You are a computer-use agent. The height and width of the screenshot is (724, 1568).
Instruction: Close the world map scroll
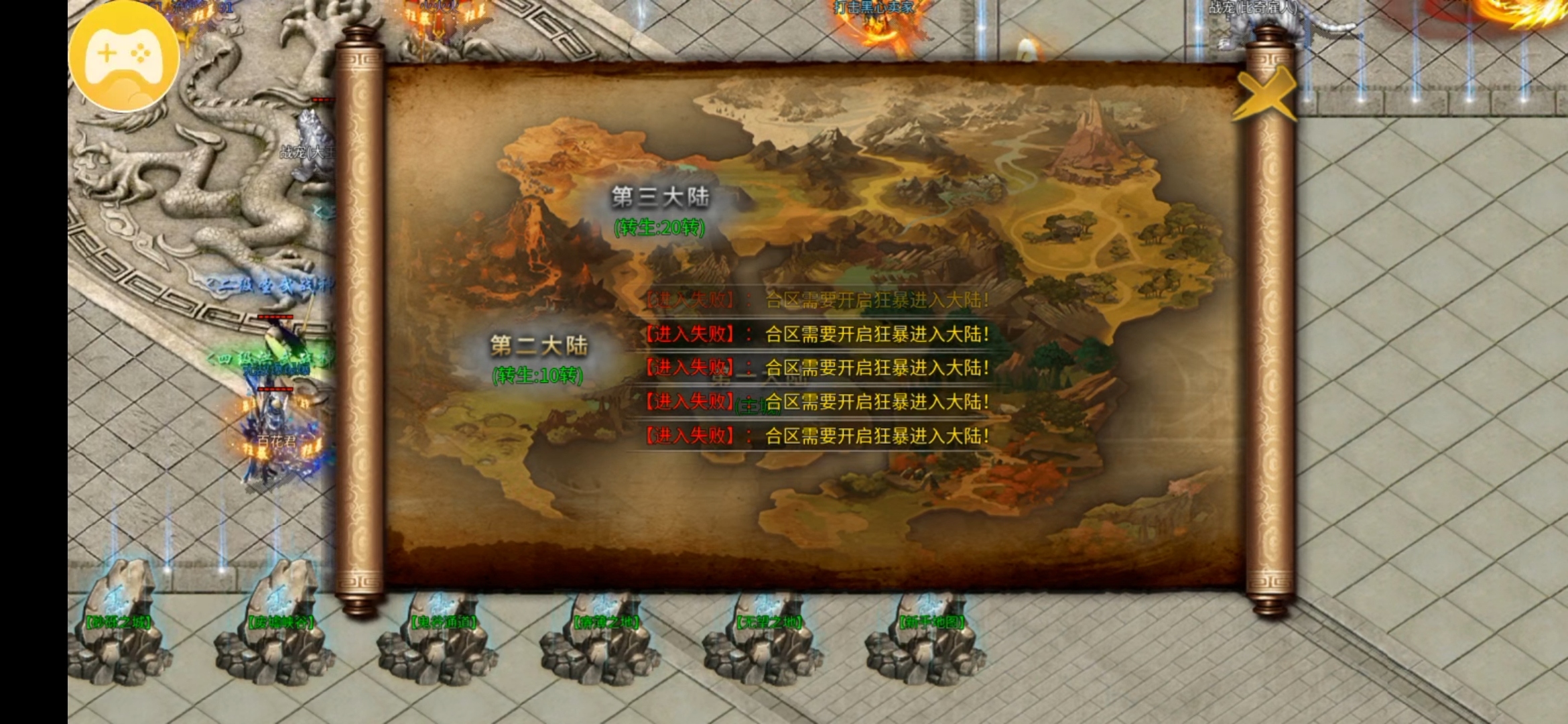coord(1264,95)
